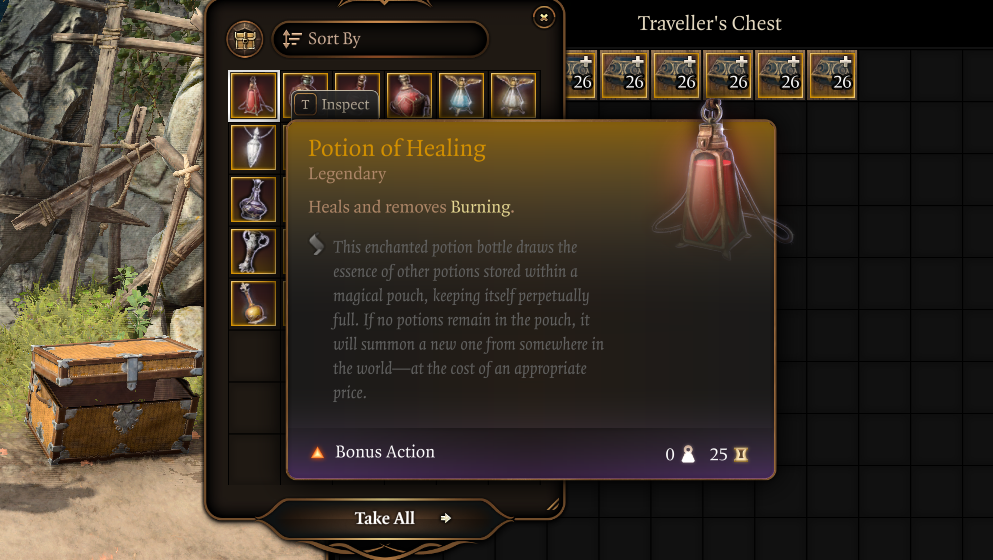The height and width of the screenshot is (560, 993).
Task: Close the chest loot window
Action: point(543,17)
